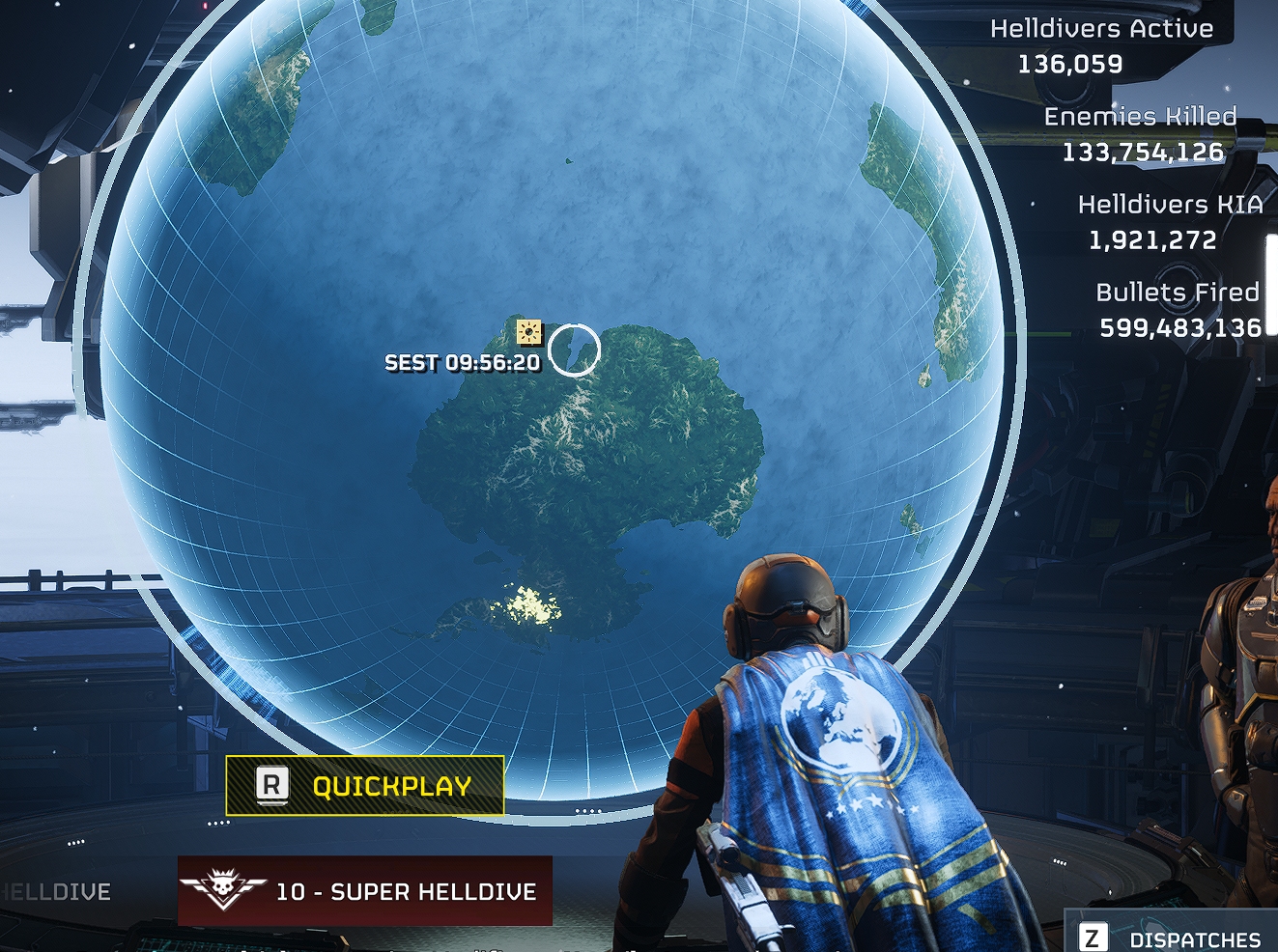The height and width of the screenshot is (952, 1278).
Task: Select the 10 - Super Helldive difficulty
Action: (365, 890)
